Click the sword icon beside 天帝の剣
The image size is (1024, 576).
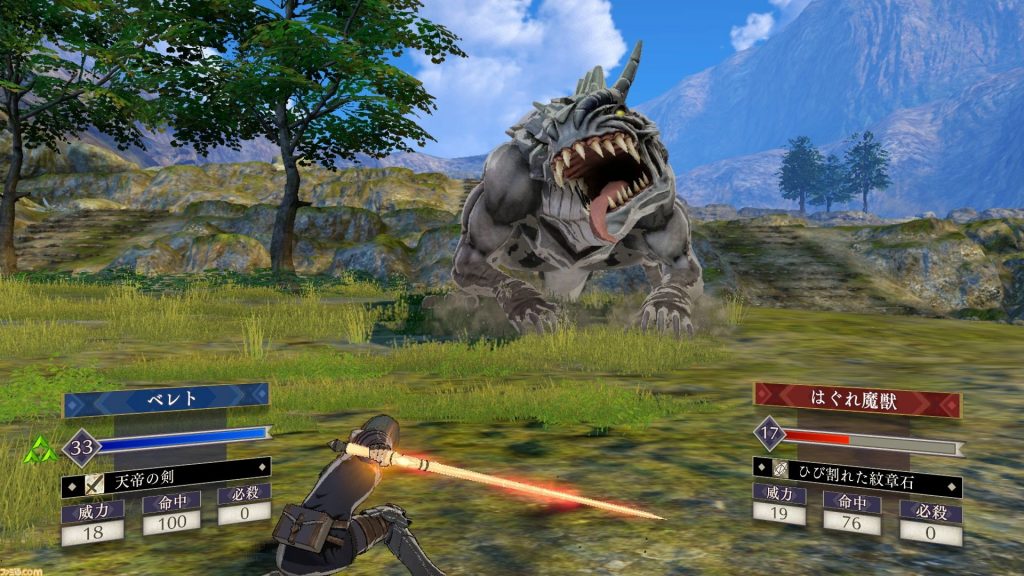96,483
